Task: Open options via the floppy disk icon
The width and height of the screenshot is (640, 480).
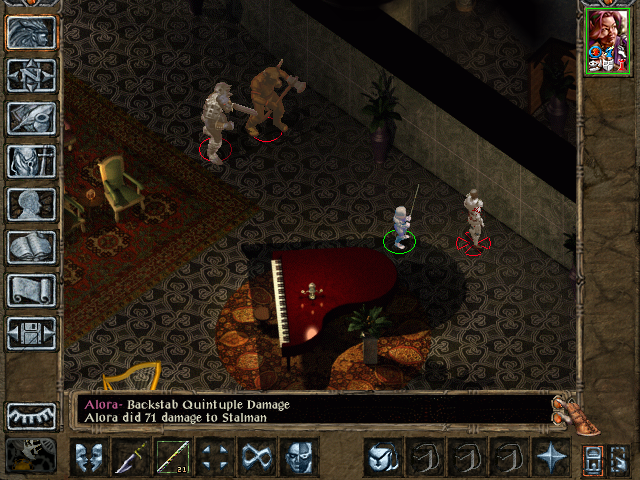Action: (31, 332)
